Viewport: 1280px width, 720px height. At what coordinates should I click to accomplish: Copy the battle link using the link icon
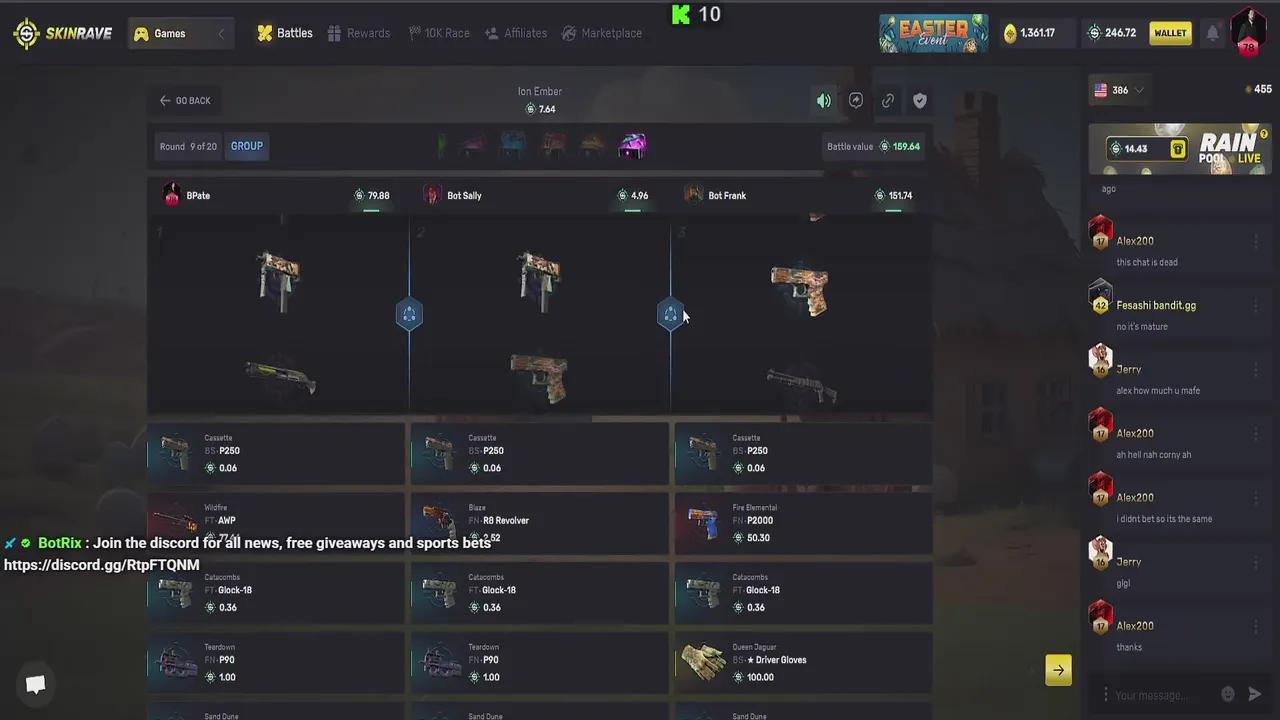click(x=888, y=100)
